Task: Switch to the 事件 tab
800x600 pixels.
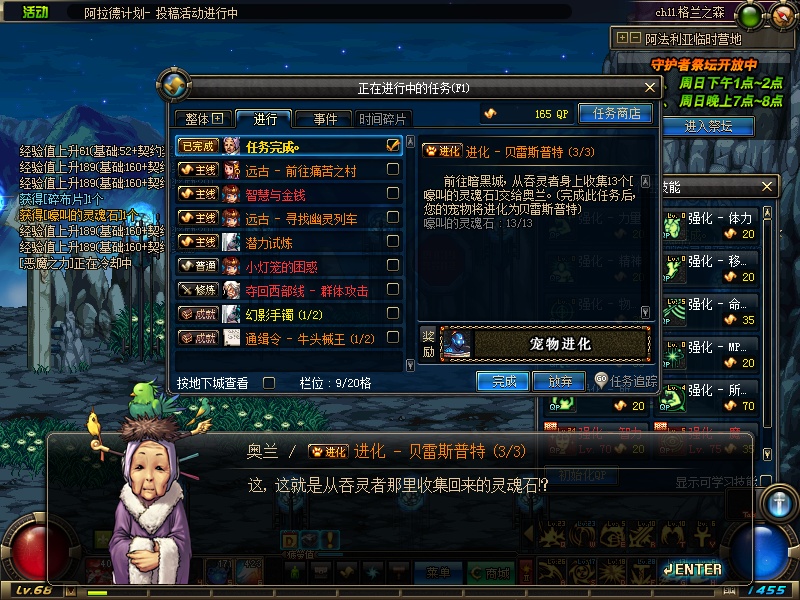Action: 324,119
